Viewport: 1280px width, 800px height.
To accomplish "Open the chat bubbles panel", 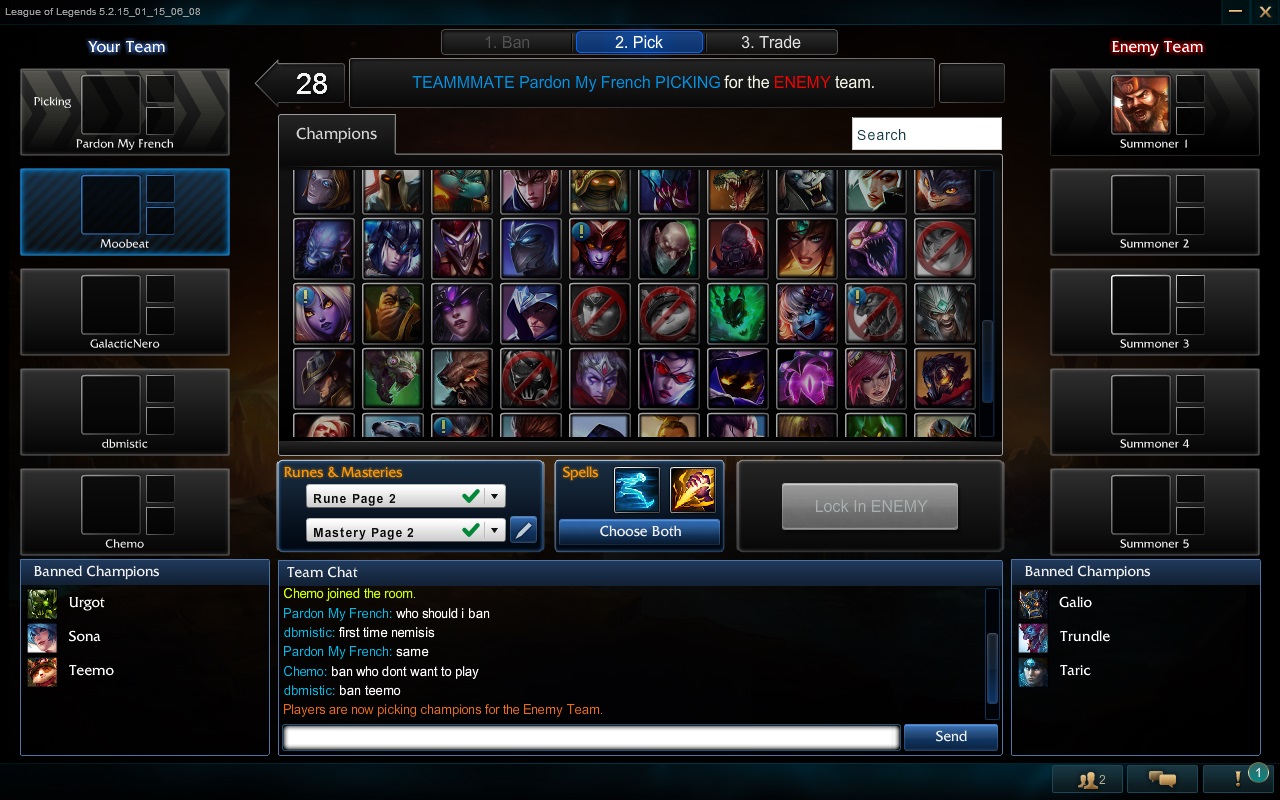I will [1162, 779].
